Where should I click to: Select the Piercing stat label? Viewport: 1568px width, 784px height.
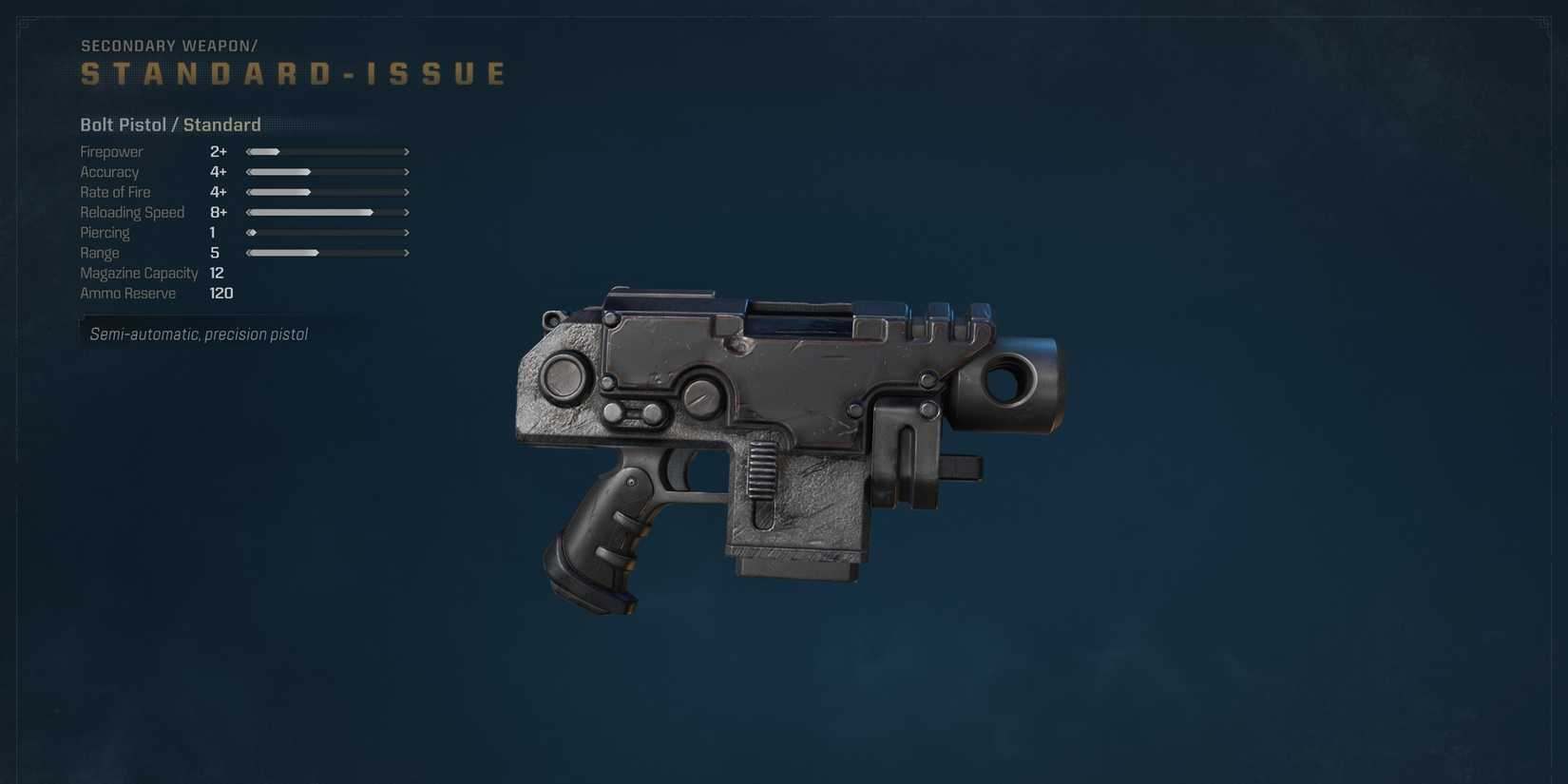pos(105,232)
